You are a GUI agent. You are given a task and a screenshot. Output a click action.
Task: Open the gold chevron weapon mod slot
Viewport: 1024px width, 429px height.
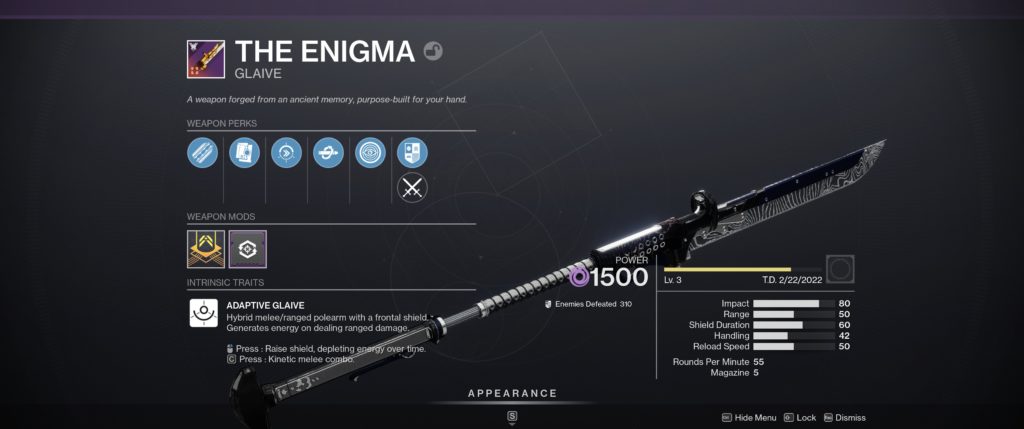(x=206, y=249)
